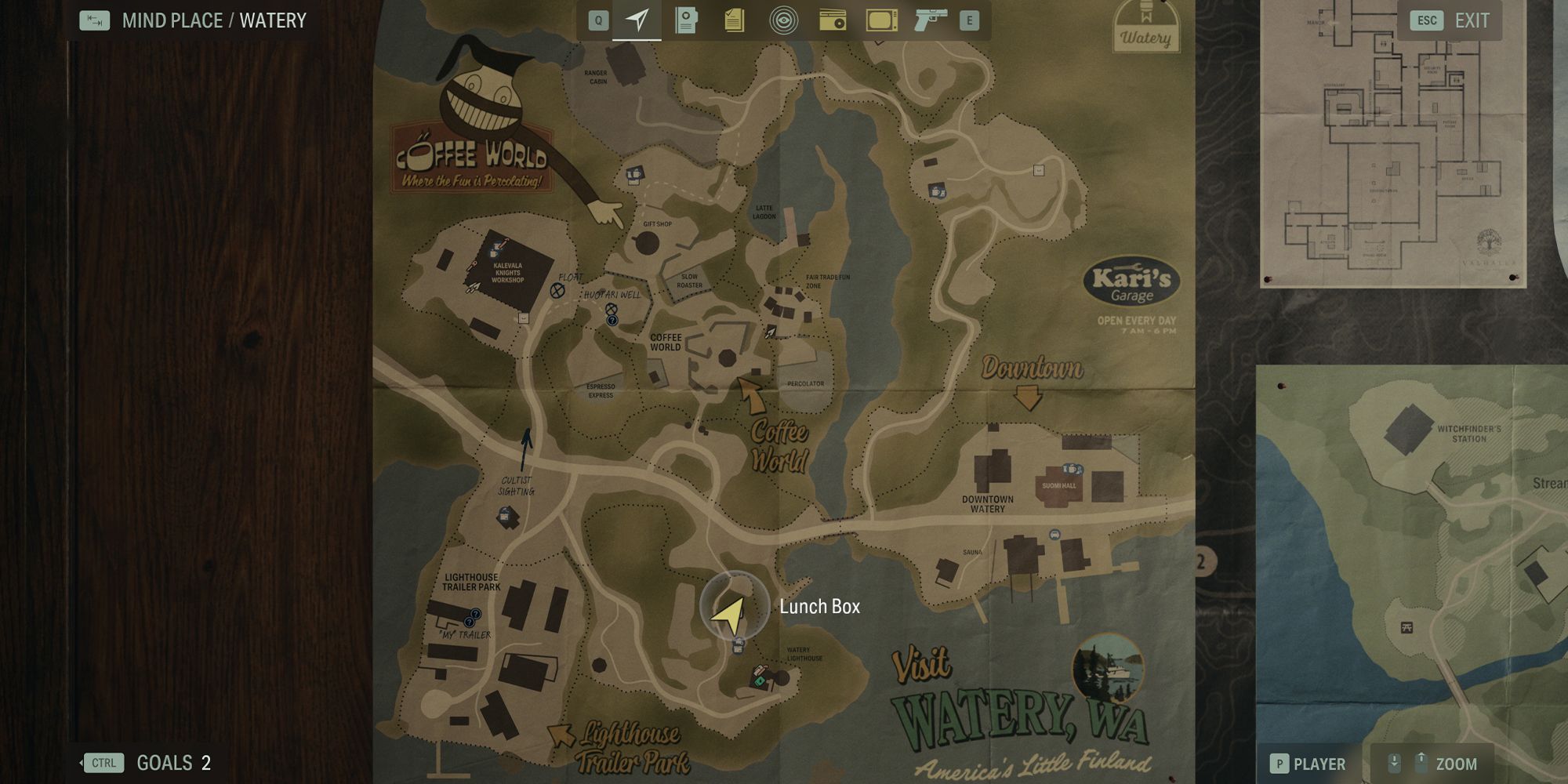Screen dimensions: 1568x784
Task: Select the question mark marker at Huotari Well
Action: pyautogui.click(x=613, y=320)
